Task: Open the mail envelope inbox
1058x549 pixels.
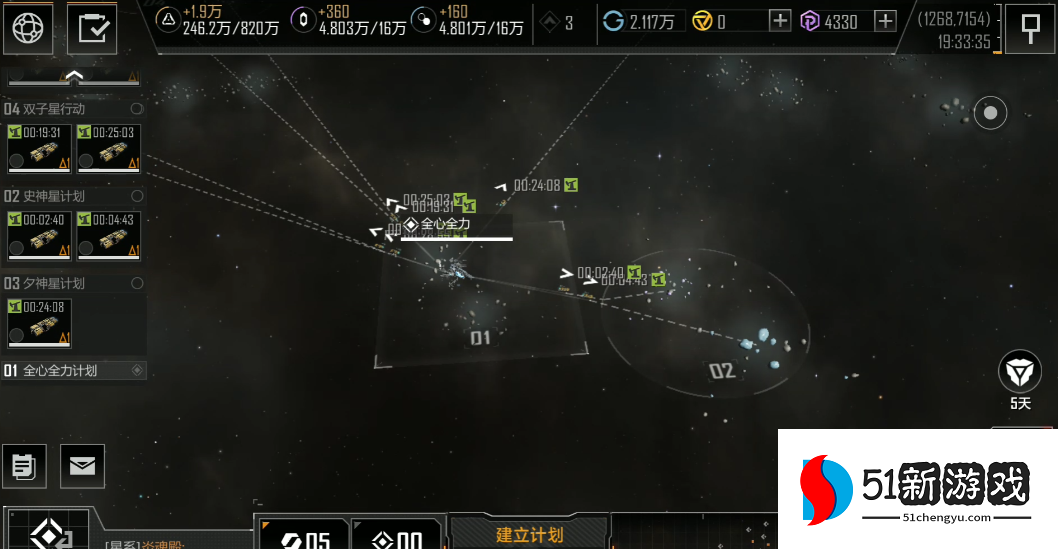Action: coord(82,465)
